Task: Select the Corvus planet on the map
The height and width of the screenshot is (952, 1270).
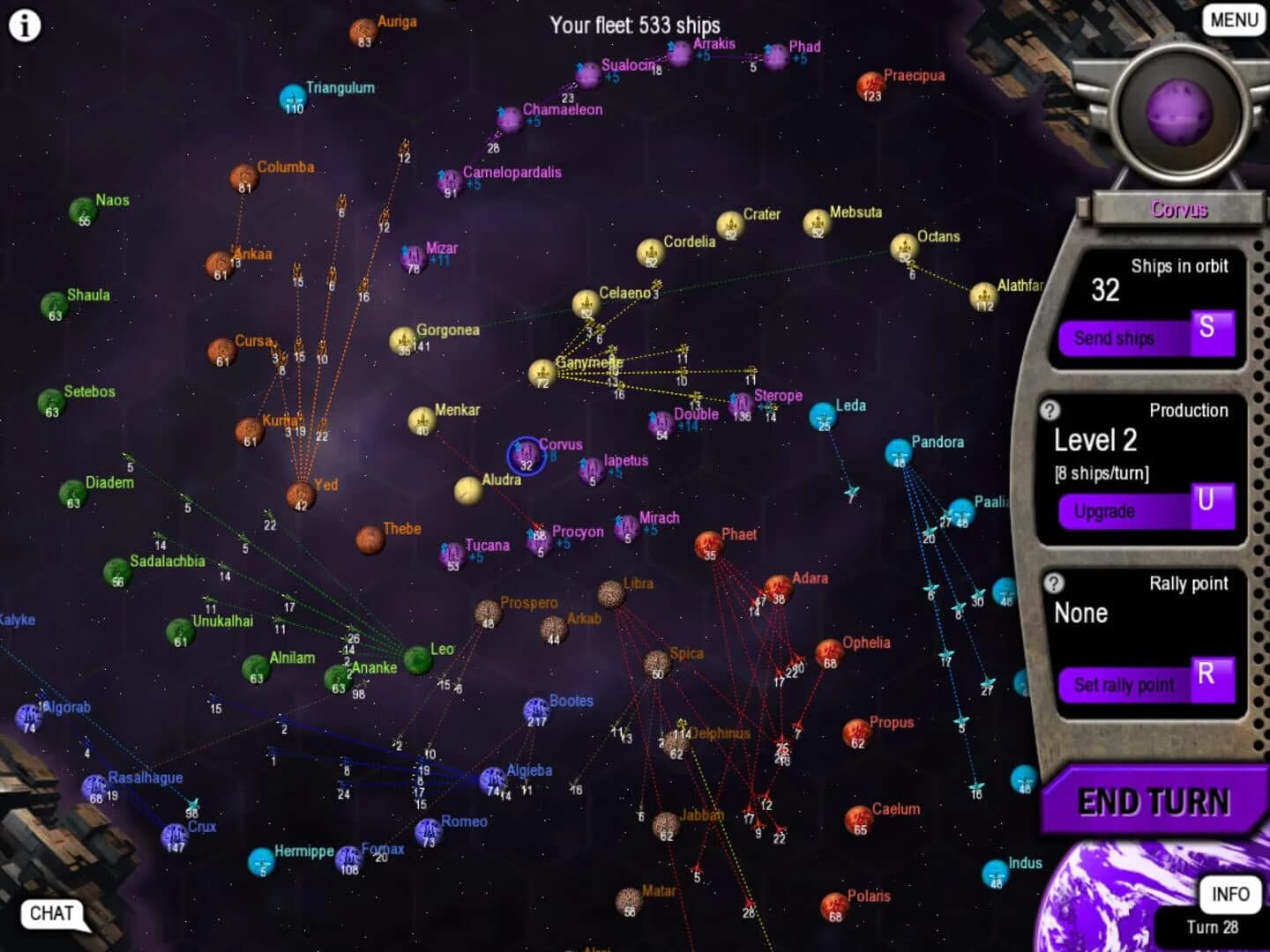Action: (527, 457)
